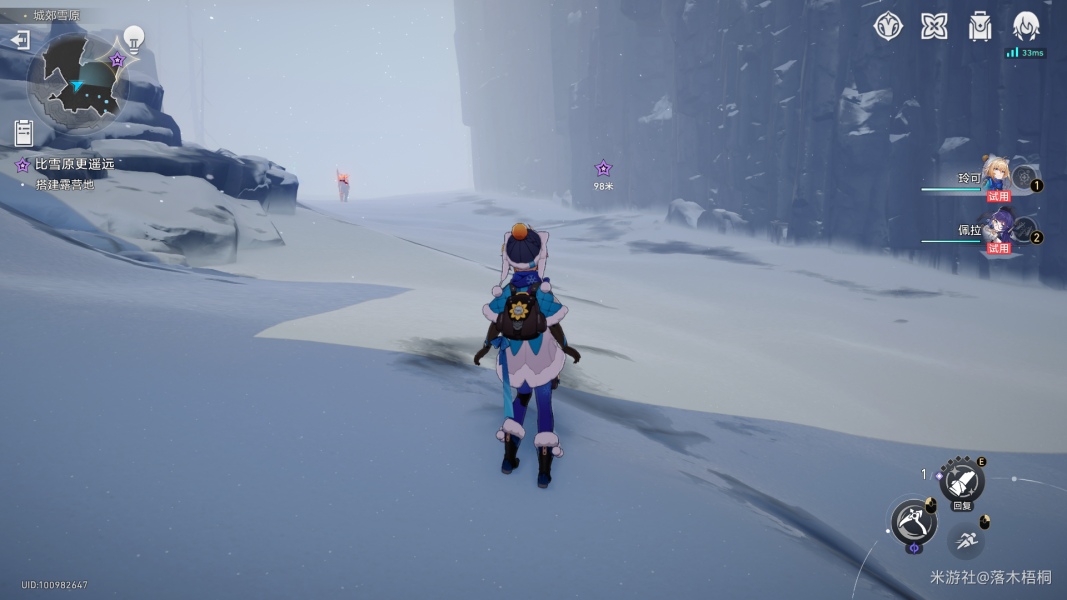The height and width of the screenshot is (600, 1067).
Task: Open the lightbulb hint icon
Action: [133, 38]
